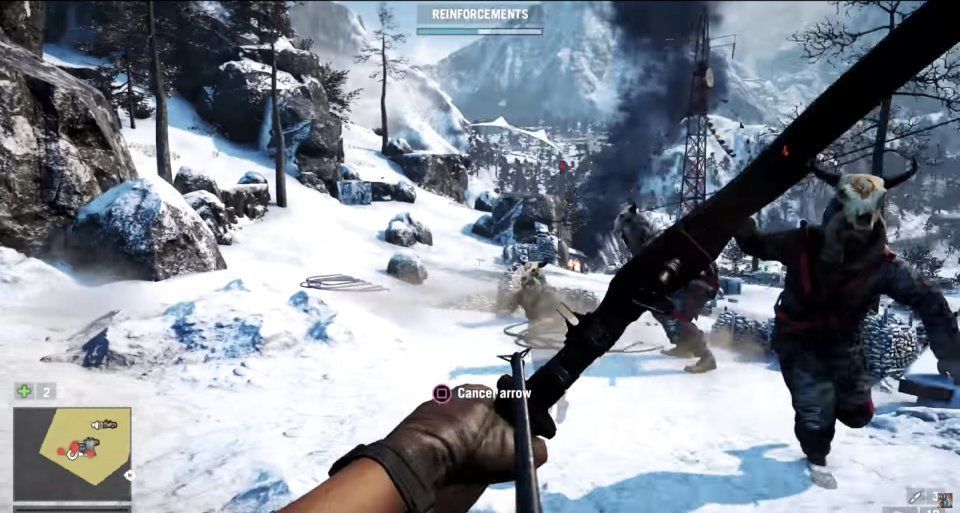The width and height of the screenshot is (960, 513).
Task: Select the green healing syringe icon
Action: coord(24,391)
